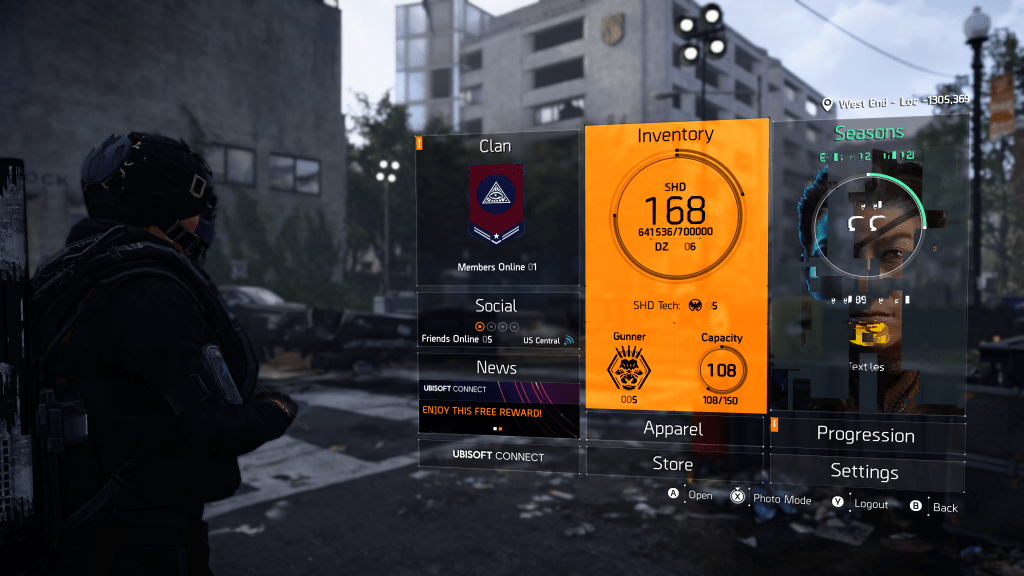Go to the Store
1024x576 pixels.
click(x=673, y=464)
